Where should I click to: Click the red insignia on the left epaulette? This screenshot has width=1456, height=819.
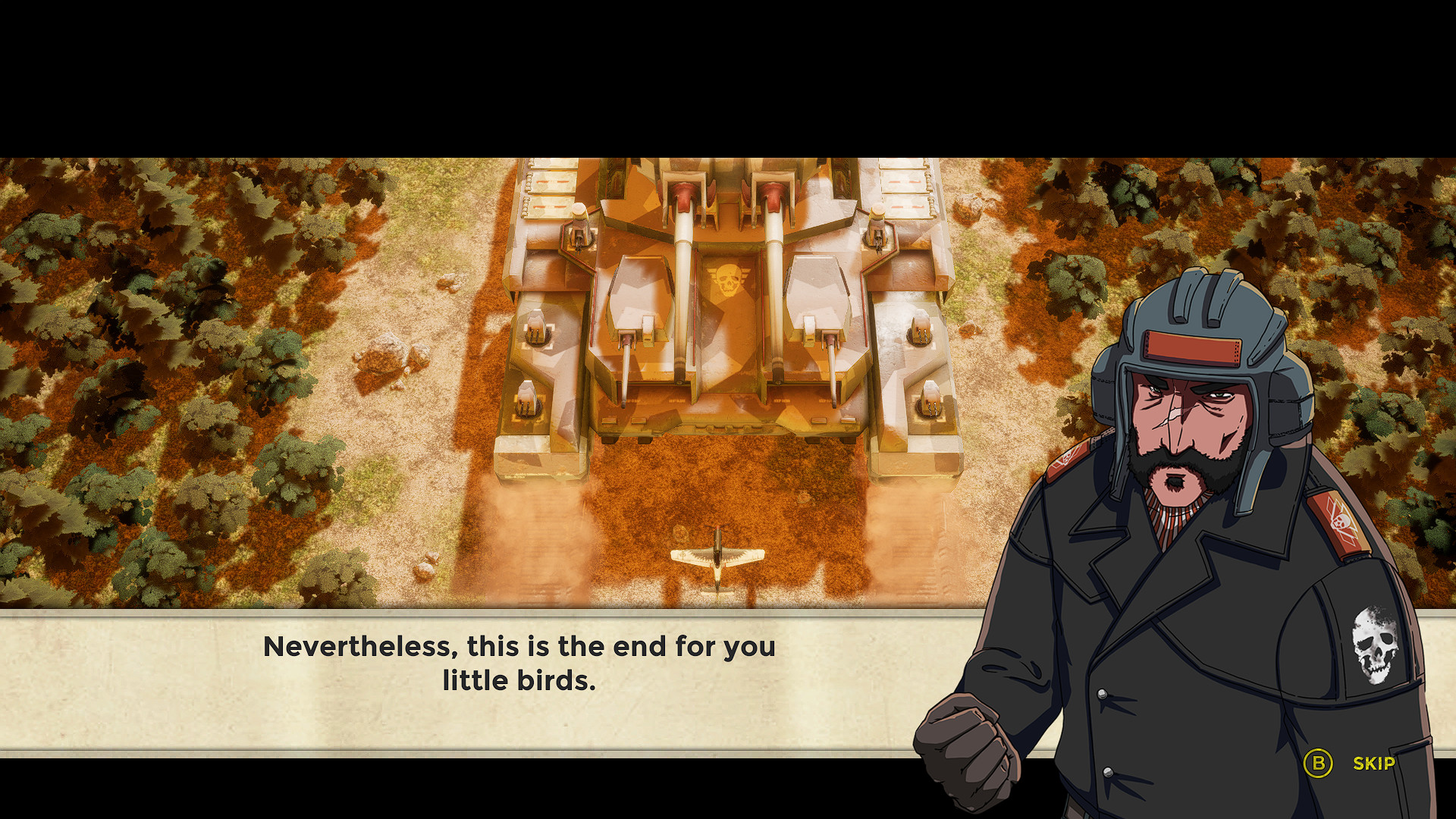click(x=1068, y=459)
